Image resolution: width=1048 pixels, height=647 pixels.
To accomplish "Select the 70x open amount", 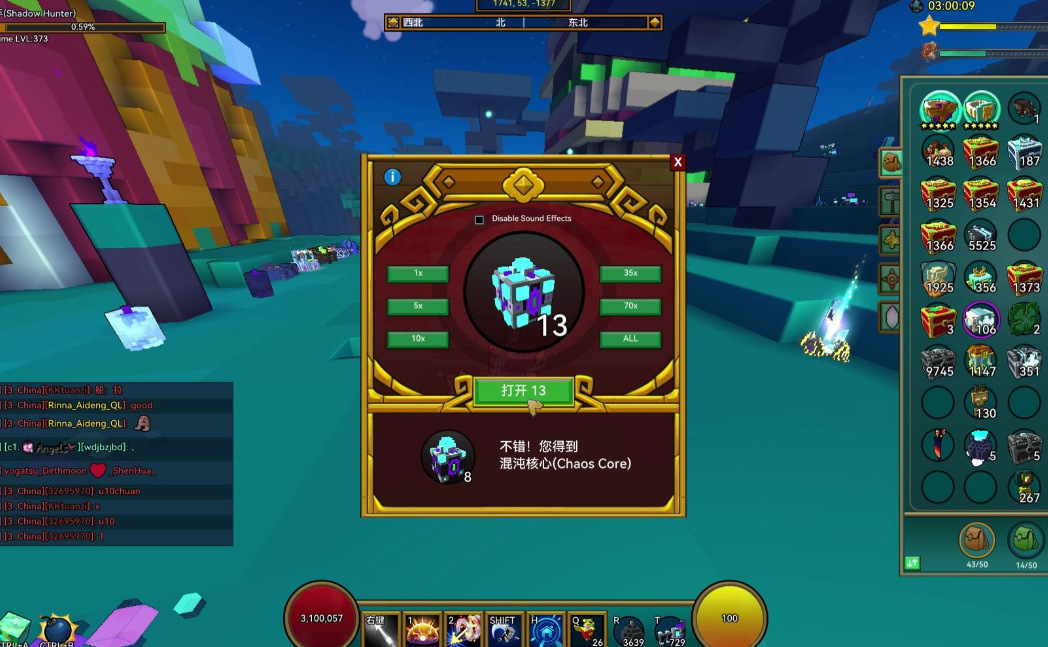I will click(x=630, y=306).
